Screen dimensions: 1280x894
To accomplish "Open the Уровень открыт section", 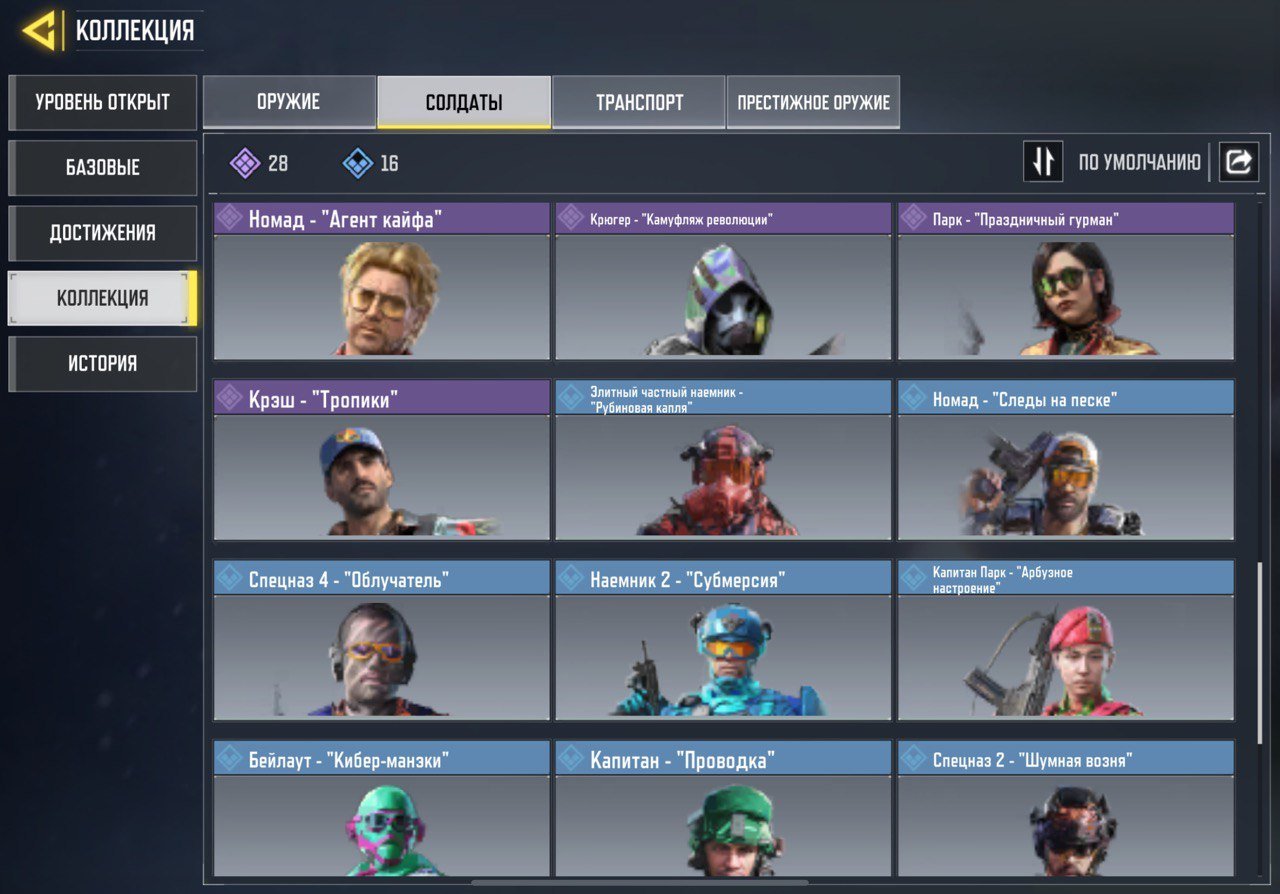I will point(102,103).
